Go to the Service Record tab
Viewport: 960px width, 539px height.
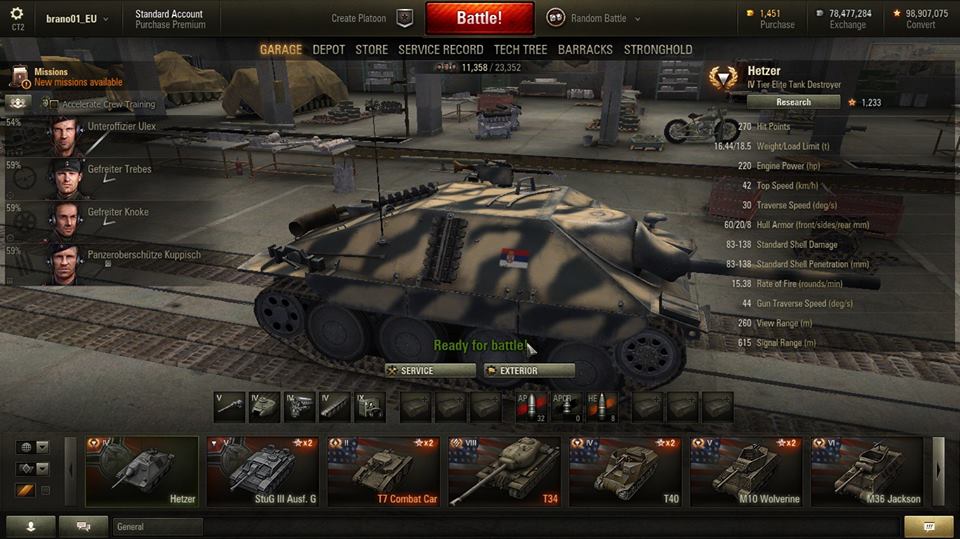[440, 49]
